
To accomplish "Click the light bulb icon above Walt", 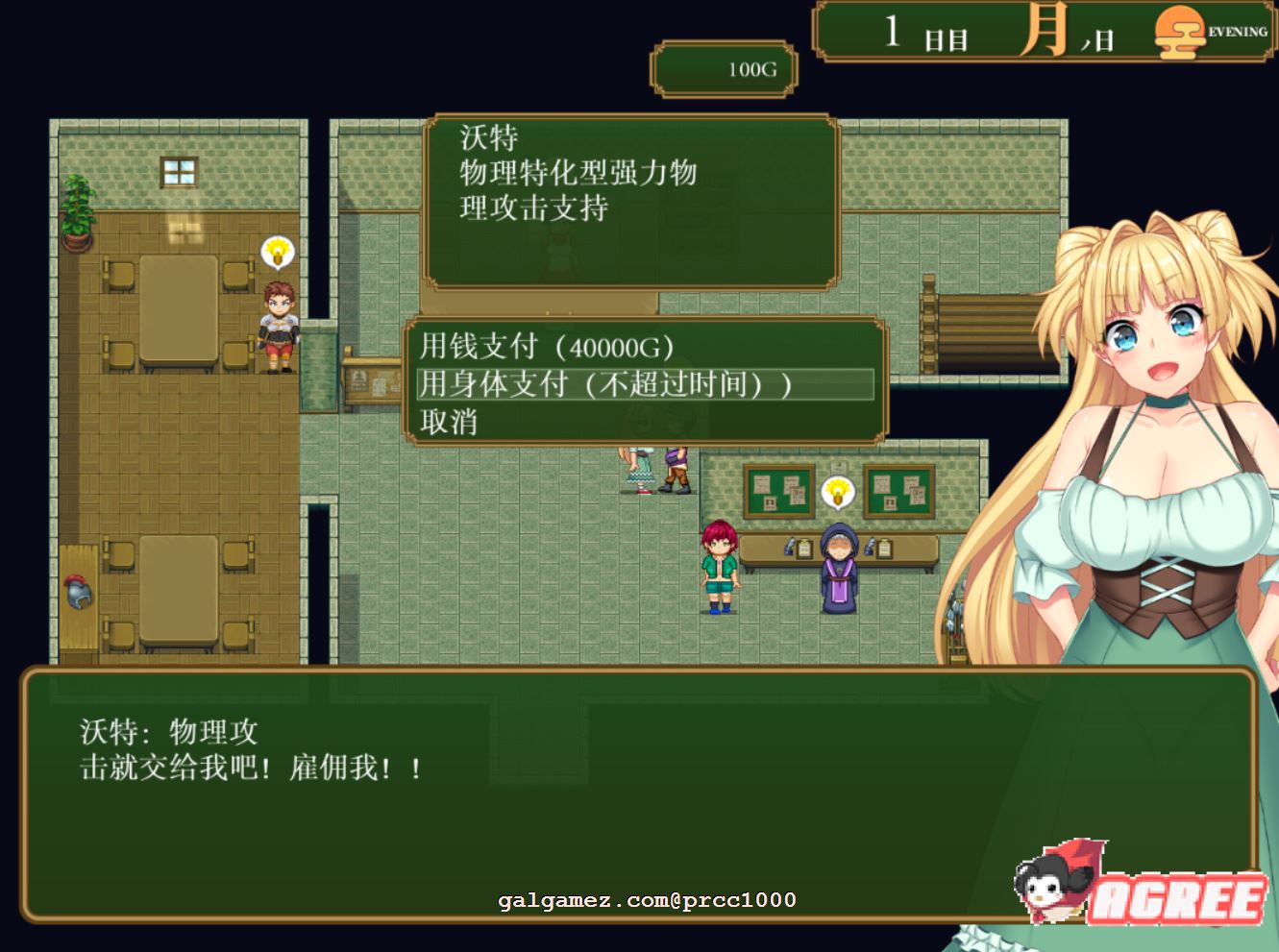I will [276, 252].
